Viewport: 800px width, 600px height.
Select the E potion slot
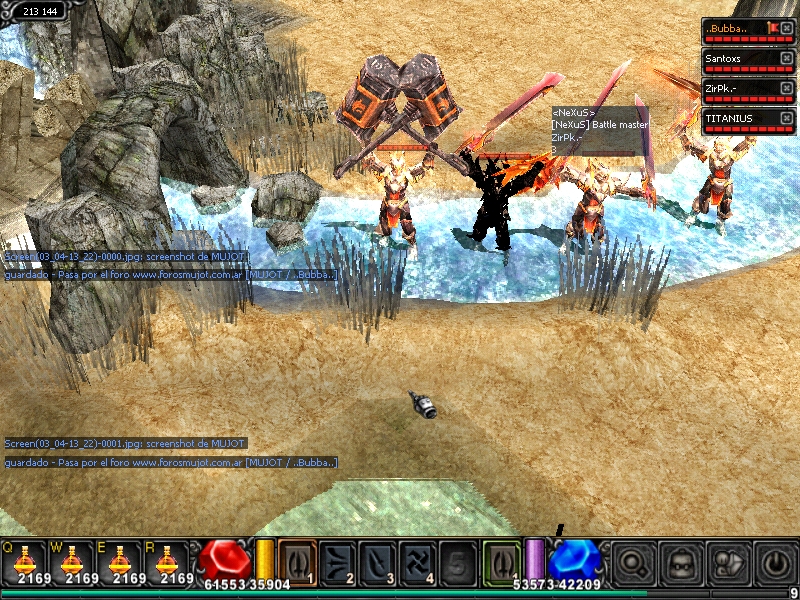(126, 562)
